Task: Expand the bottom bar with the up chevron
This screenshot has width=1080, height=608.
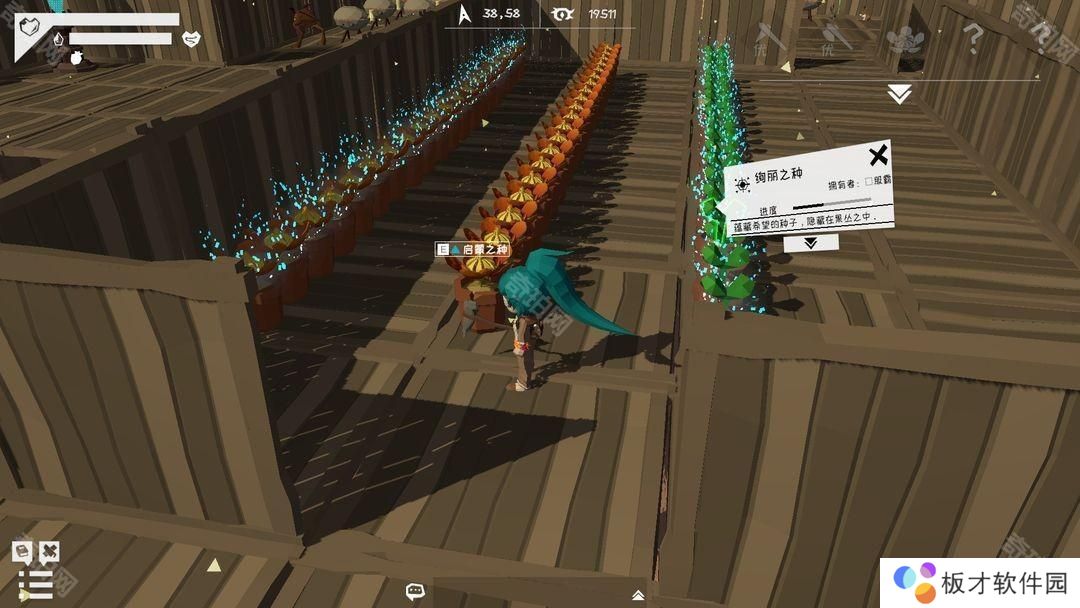Action: 638,595
